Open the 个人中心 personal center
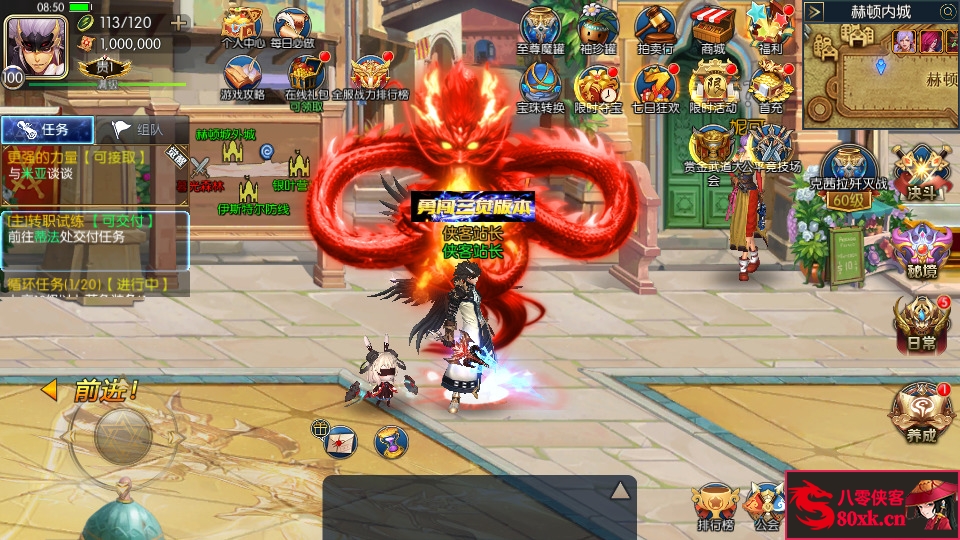The height and width of the screenshot is (540, 960). point(241,26)
